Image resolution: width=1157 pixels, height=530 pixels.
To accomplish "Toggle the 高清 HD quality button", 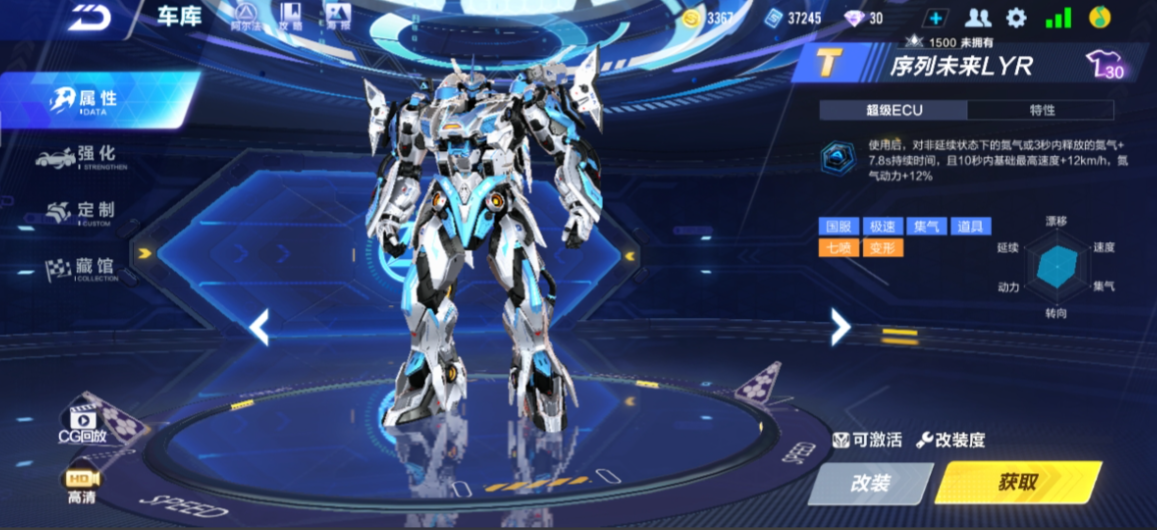I will (81, 486).
